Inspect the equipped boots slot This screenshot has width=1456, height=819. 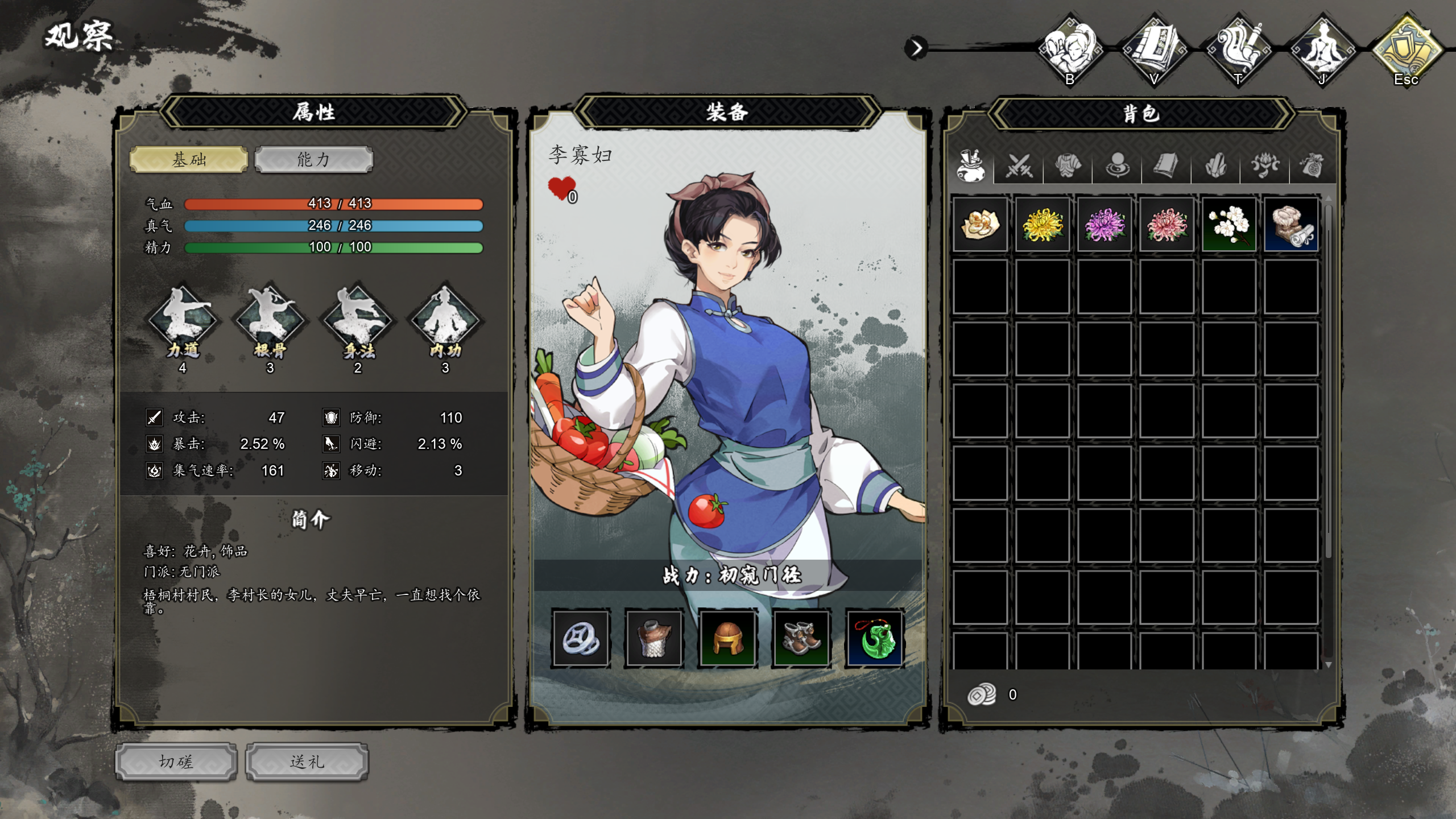click(801, 638)
